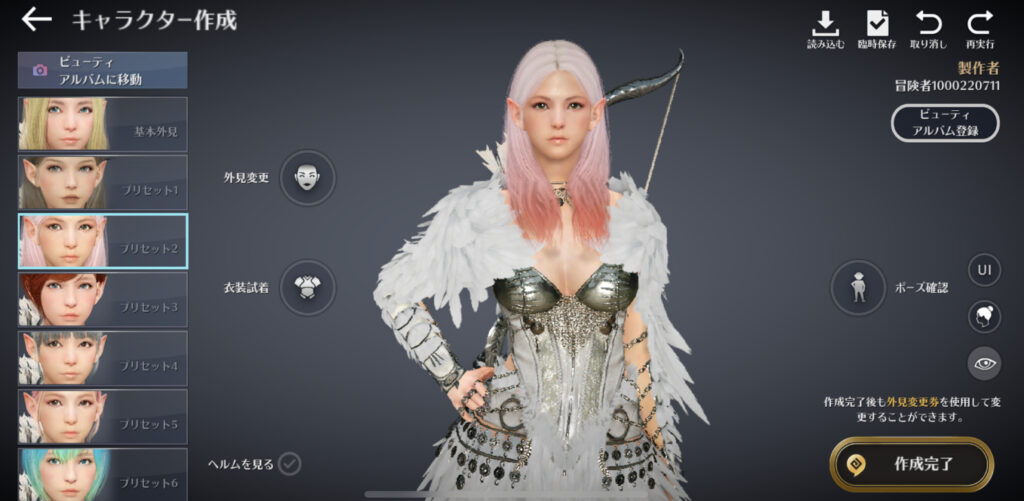Toggle the UI round button
The width and height of the screenshot is (1024, 501).
point(984,270)
